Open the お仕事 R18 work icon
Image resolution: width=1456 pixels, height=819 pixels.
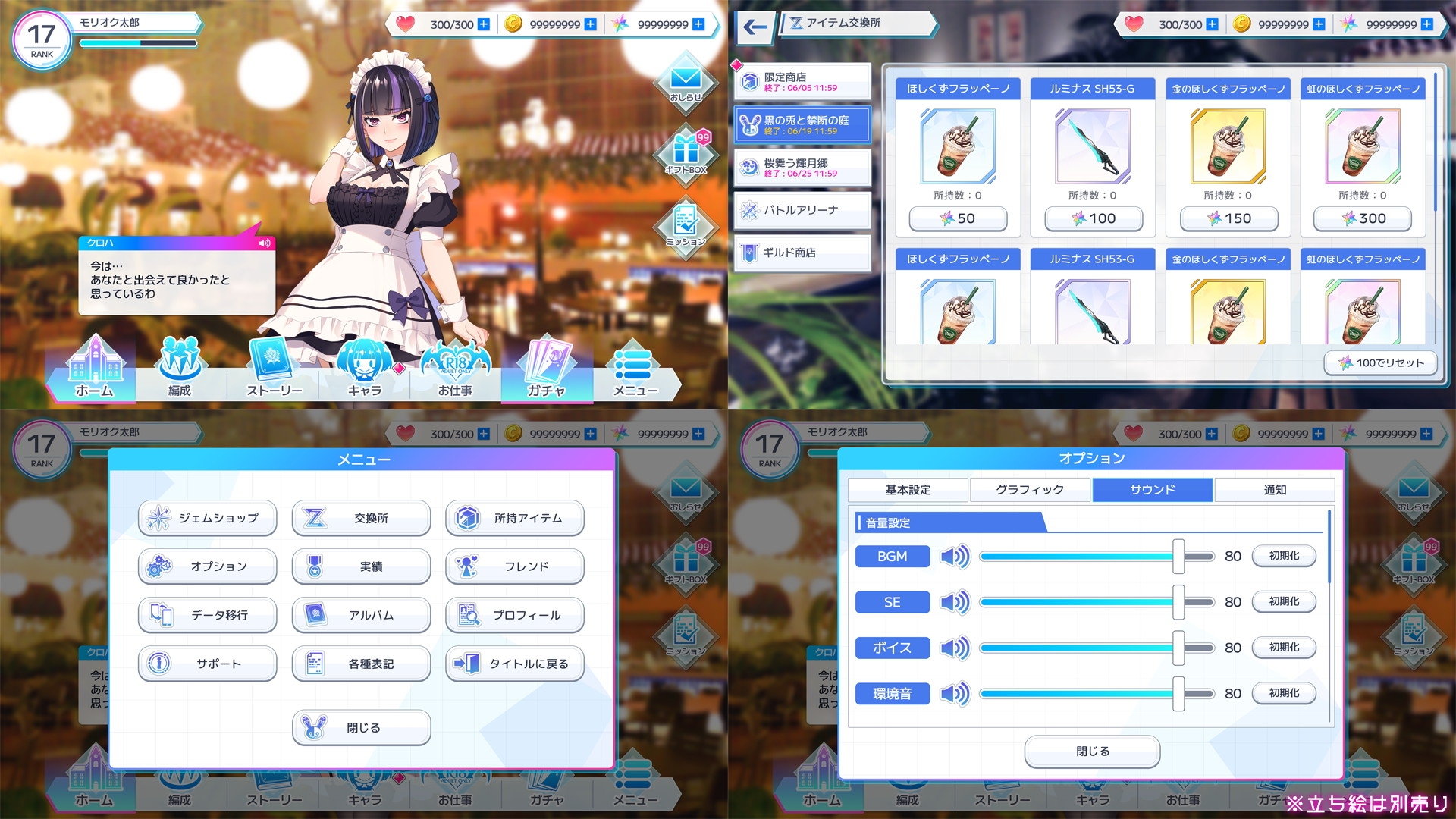point(453,369)
